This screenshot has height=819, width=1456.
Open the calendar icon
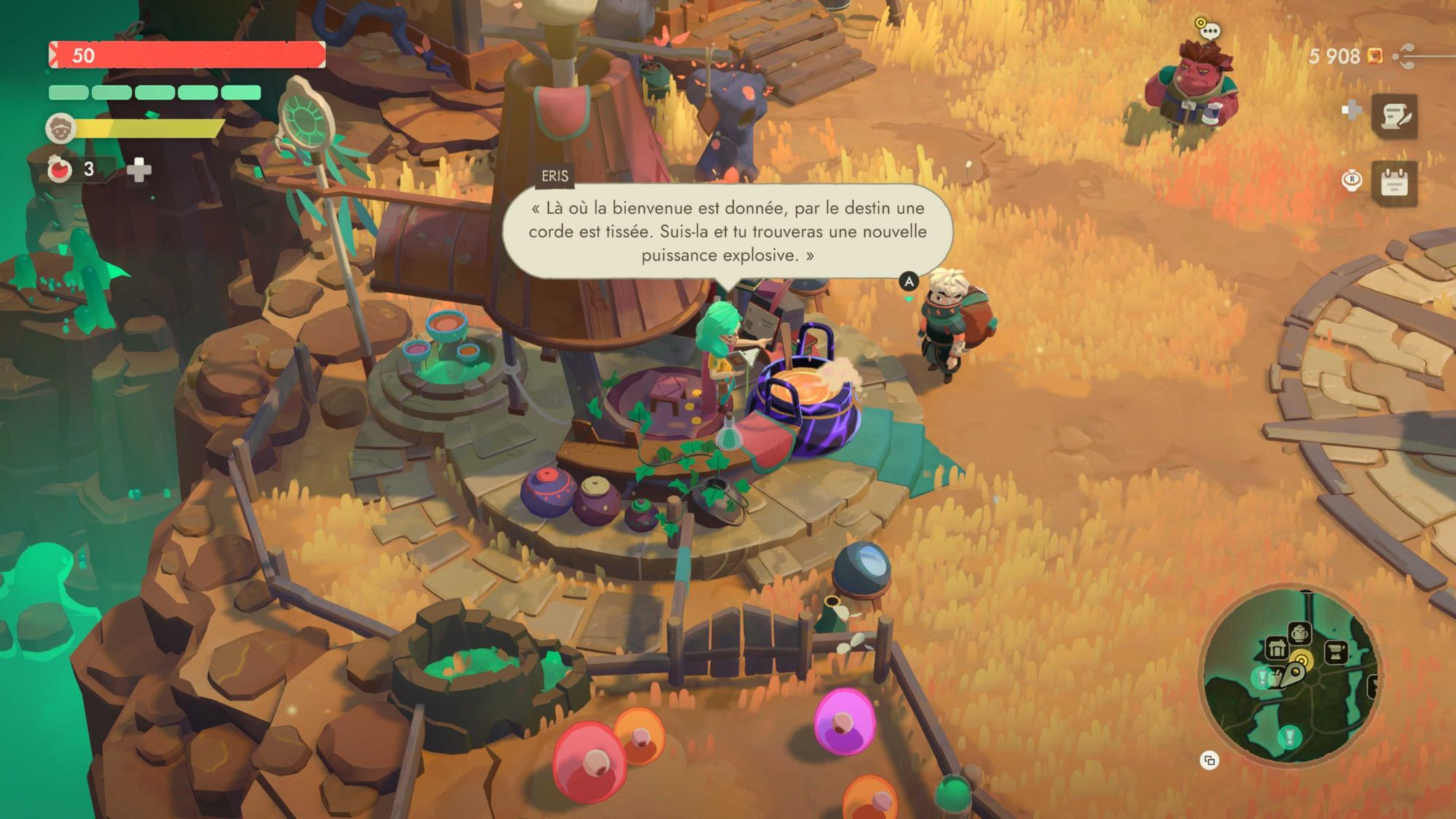pos(1394,182)
